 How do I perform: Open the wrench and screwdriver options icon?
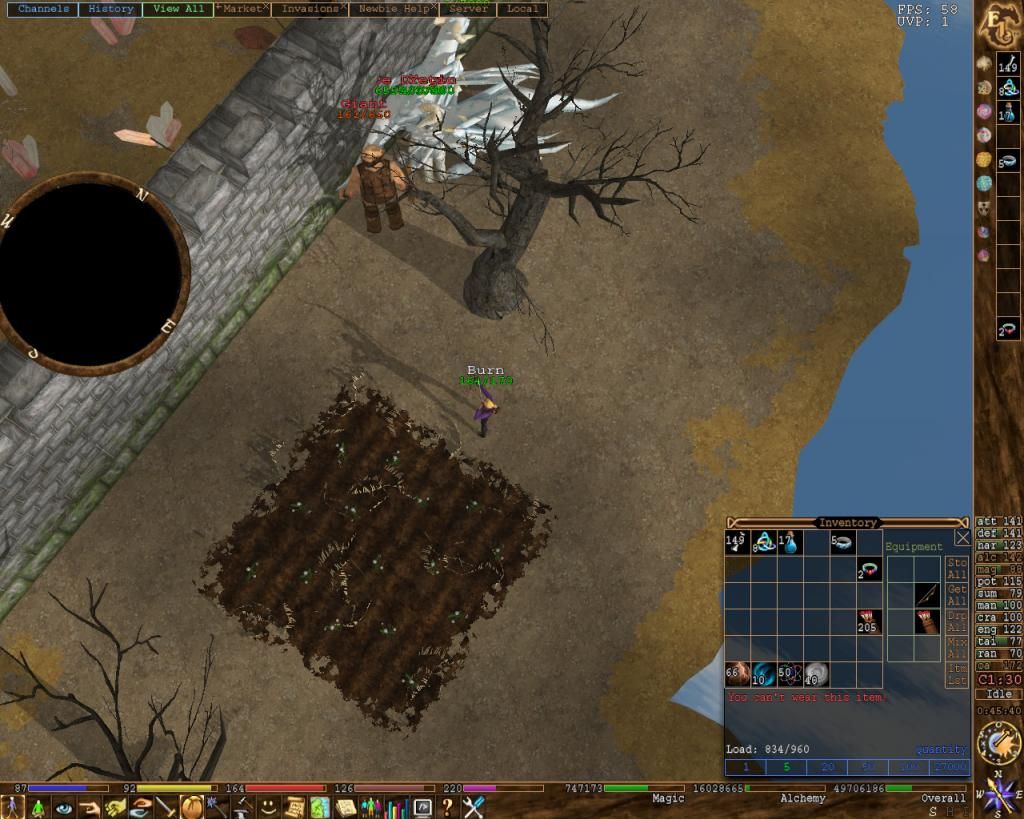473,807
